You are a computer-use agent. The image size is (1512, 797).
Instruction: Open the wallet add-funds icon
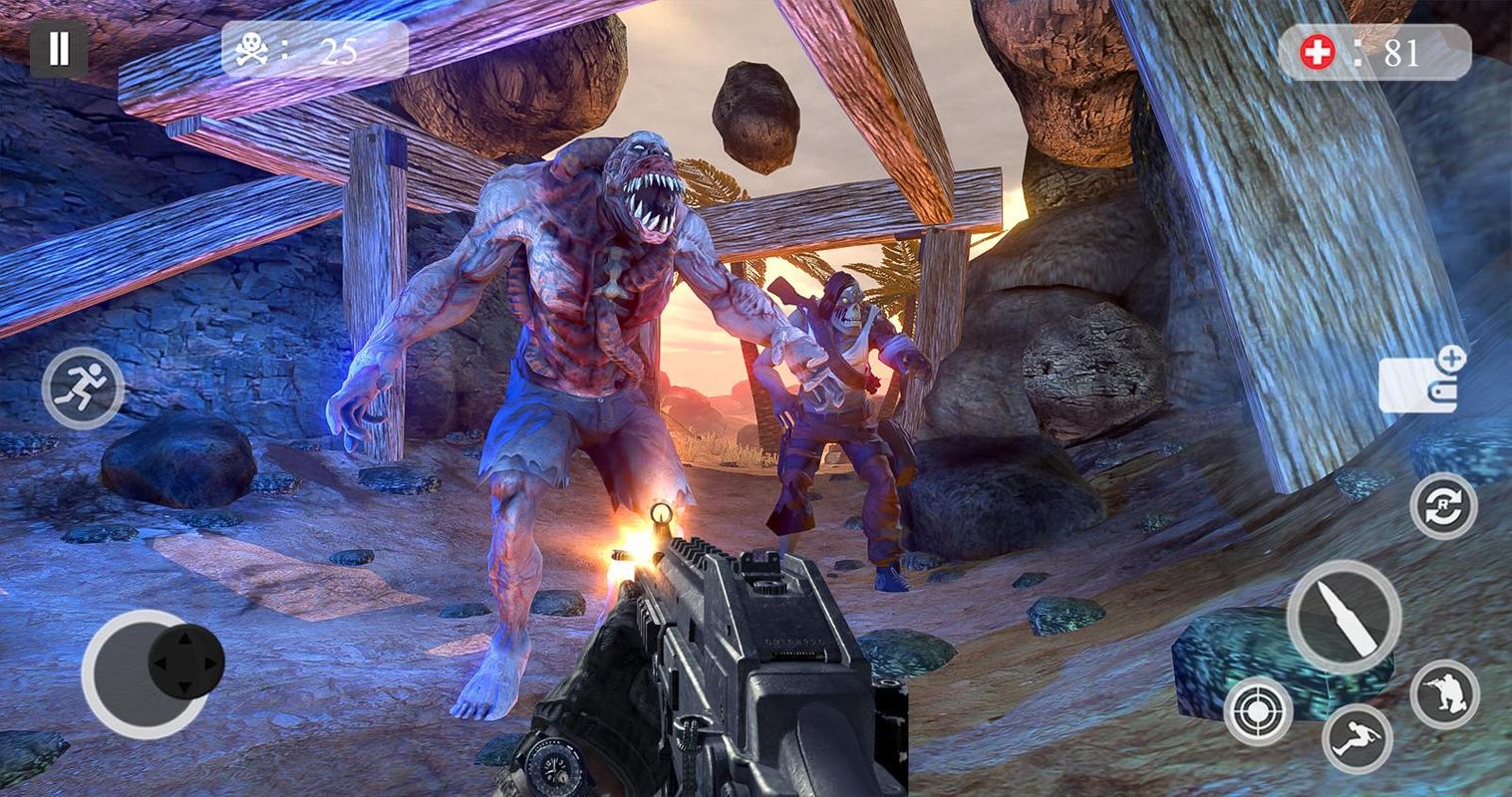tap(1421, 380)
